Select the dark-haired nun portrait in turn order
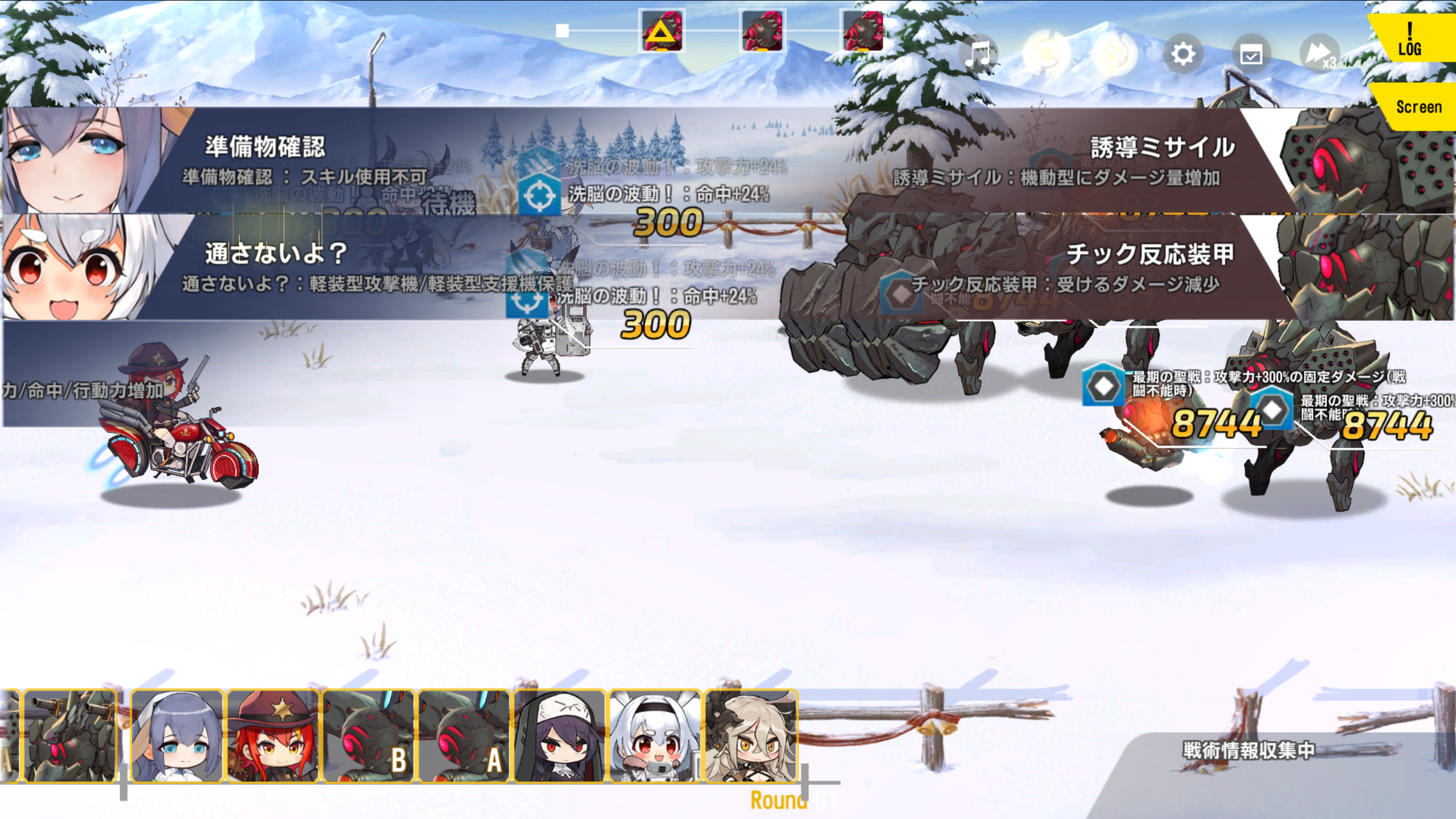 560,736
